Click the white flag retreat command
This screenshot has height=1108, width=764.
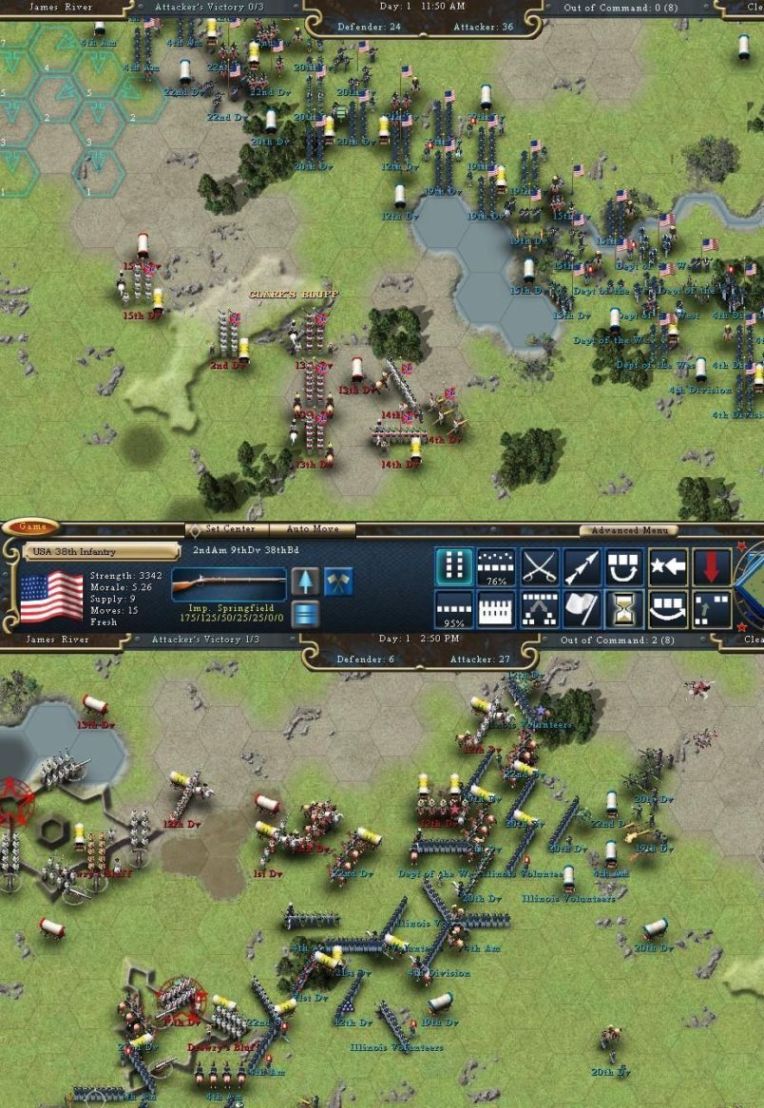582,609
